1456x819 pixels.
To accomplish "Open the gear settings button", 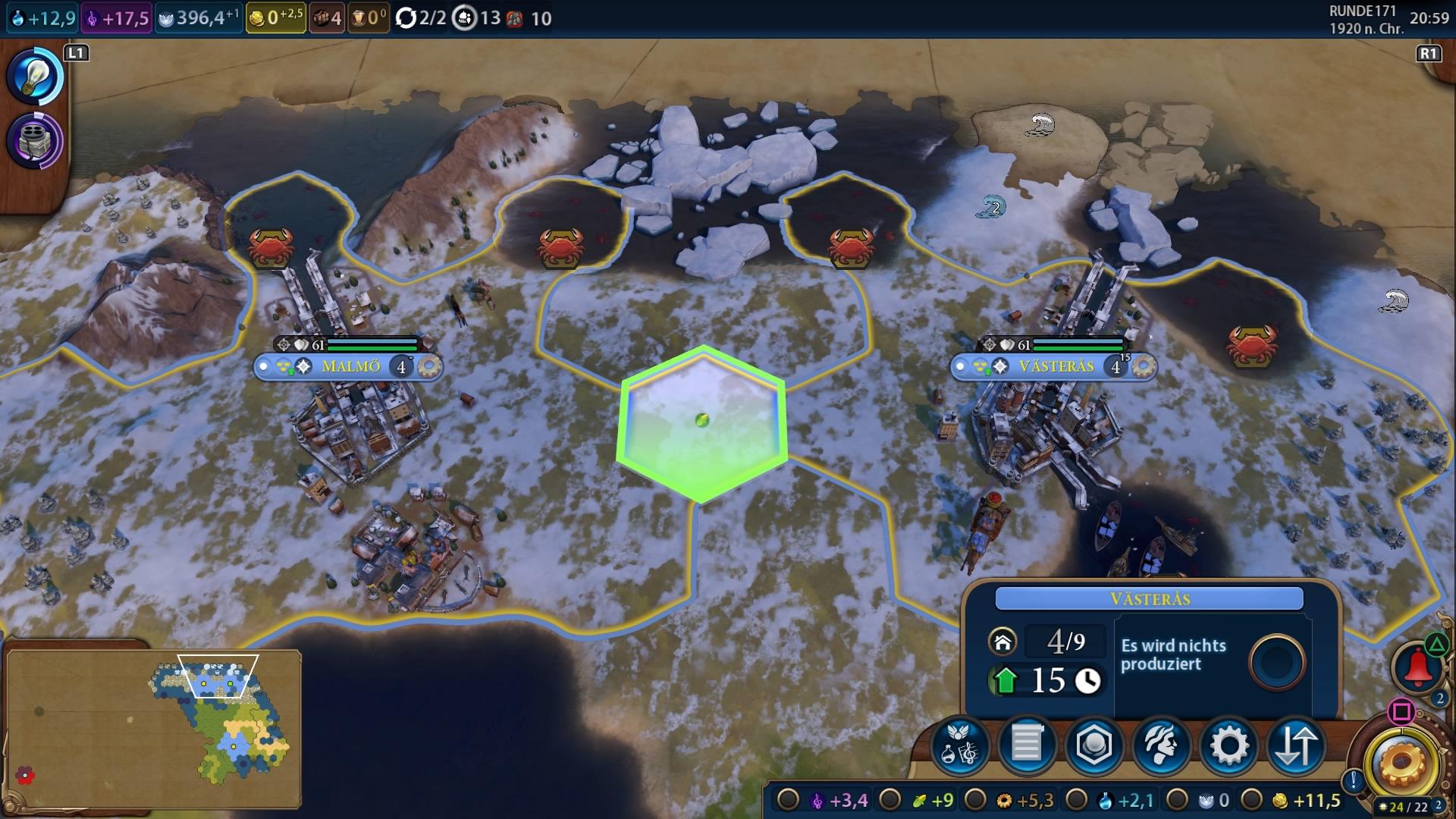I will [x=1228, y=745].
